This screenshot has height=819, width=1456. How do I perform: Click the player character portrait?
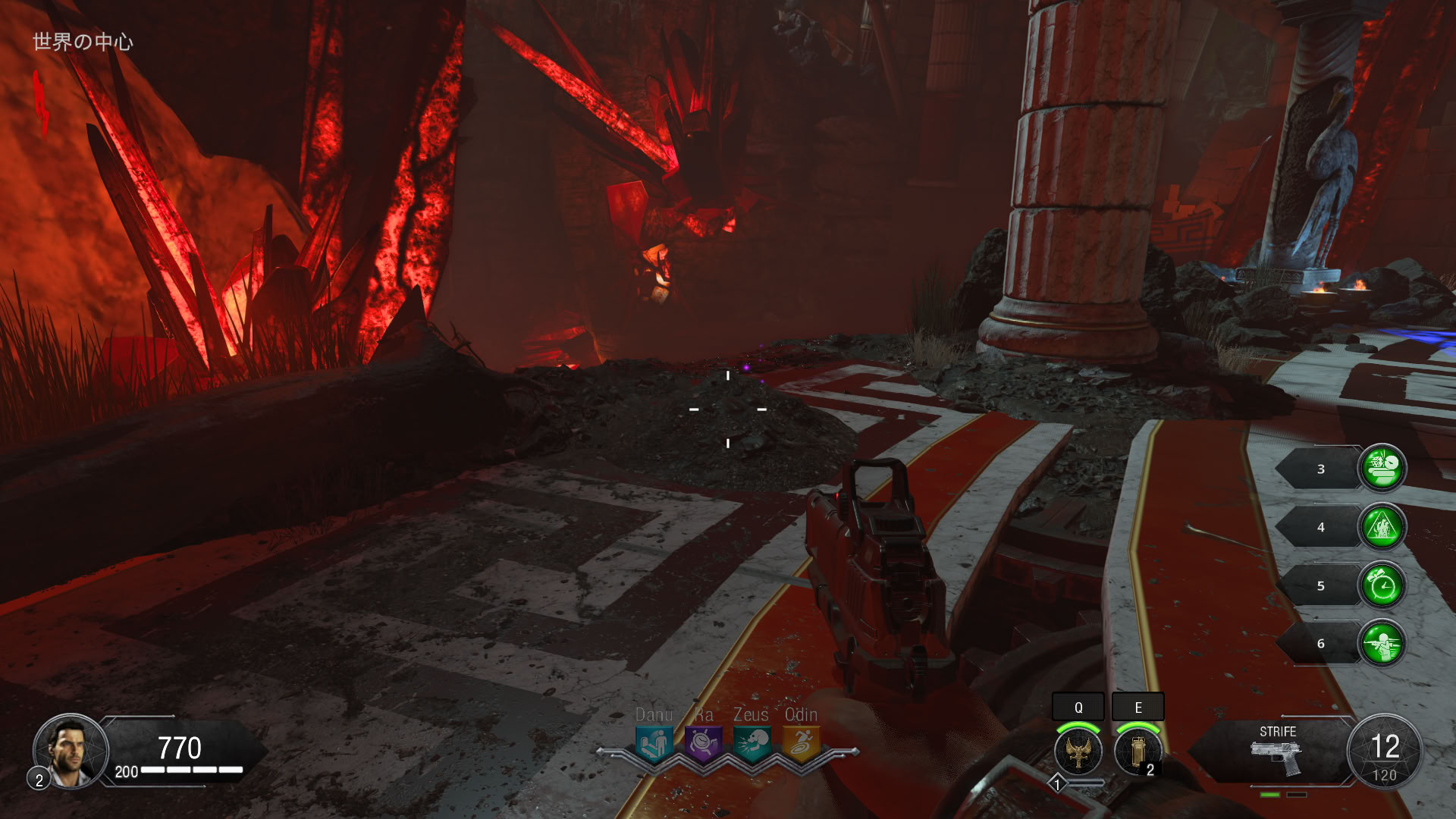70,751
